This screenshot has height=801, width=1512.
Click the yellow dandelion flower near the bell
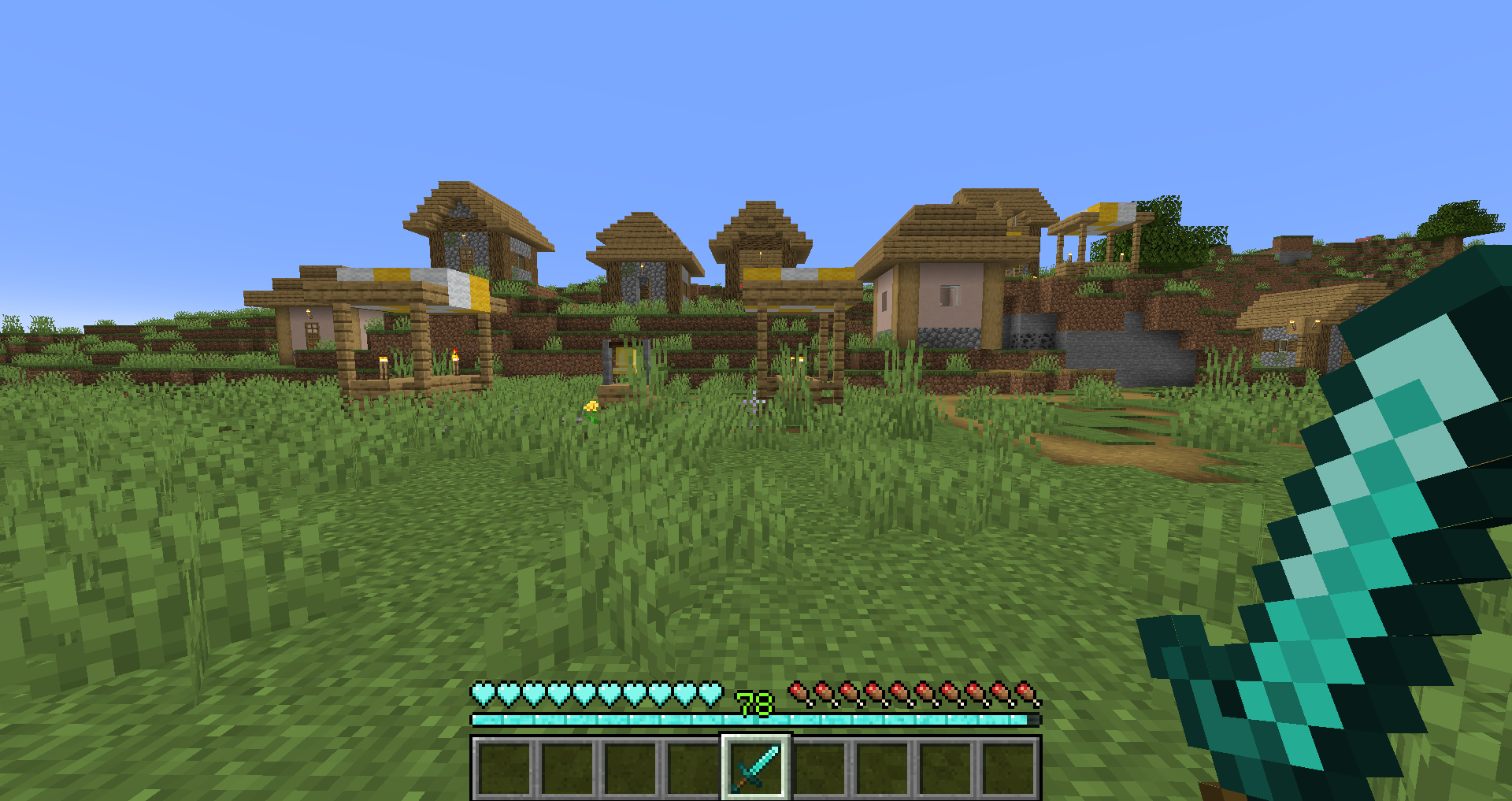pyautogui.click(x=591, y=407)
